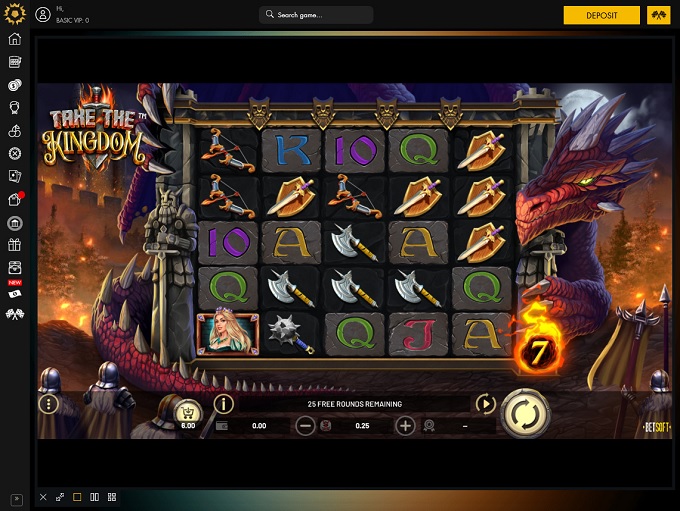Open the user profile icon
This screenshot has height=511, width=680.
[x=43, y=15]
